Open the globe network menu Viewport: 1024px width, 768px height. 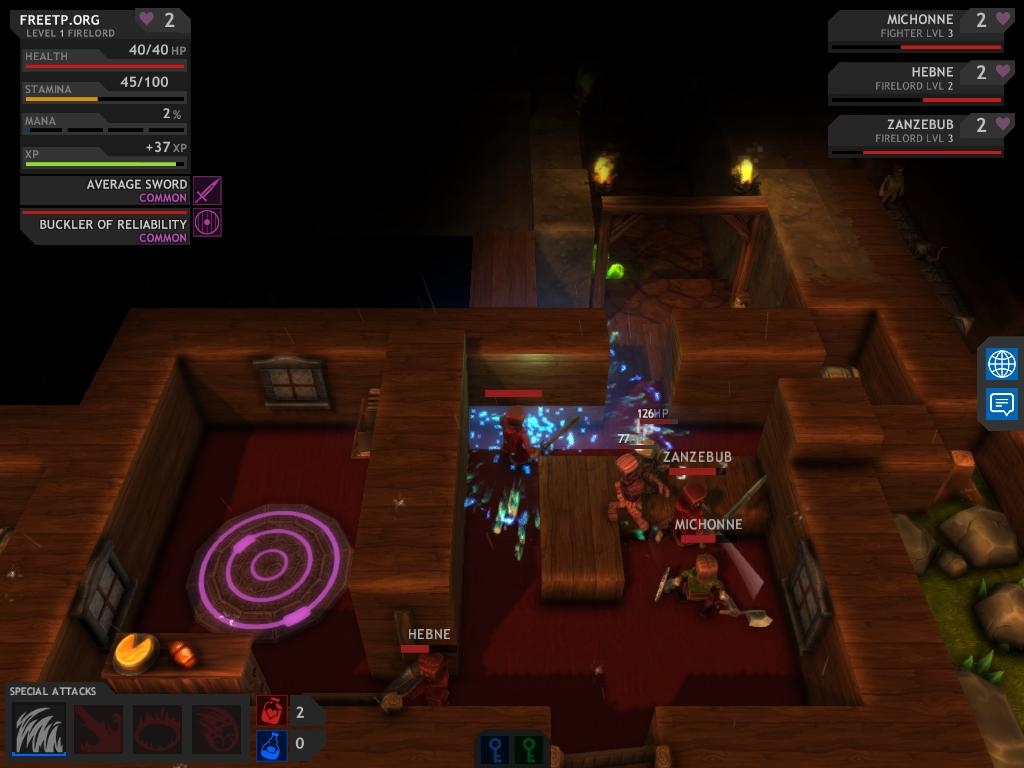1001,364
